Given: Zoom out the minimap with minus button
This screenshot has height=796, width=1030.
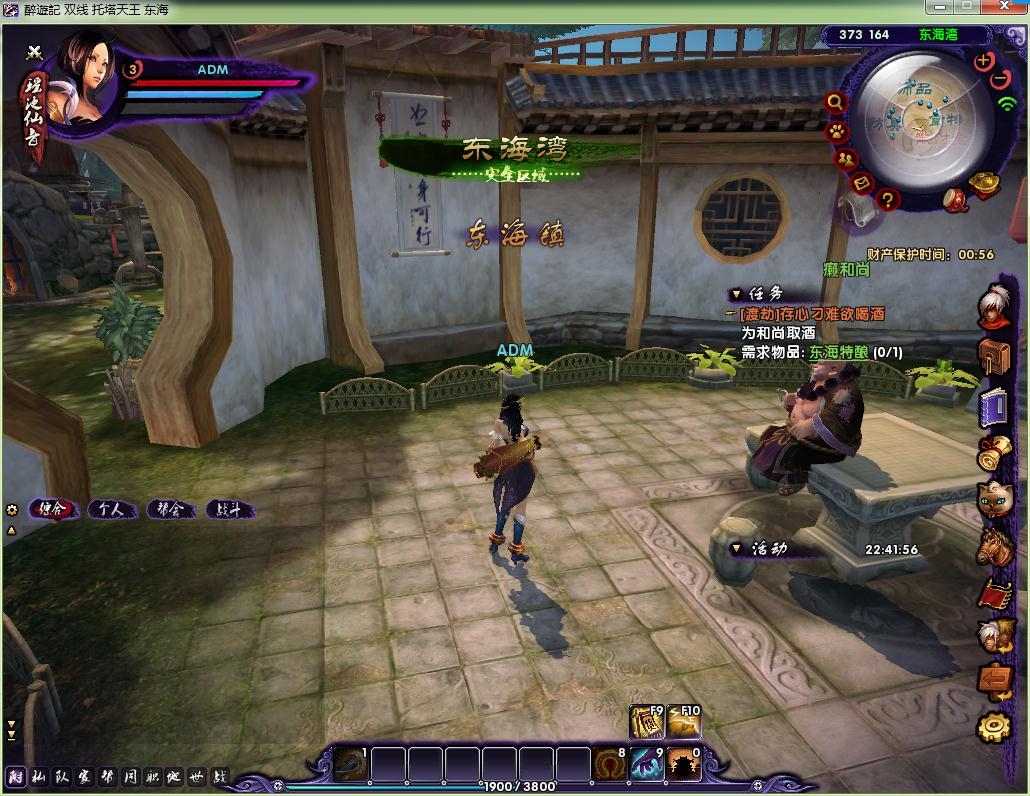Looking at the screenshot, I should pos(1001,79).
